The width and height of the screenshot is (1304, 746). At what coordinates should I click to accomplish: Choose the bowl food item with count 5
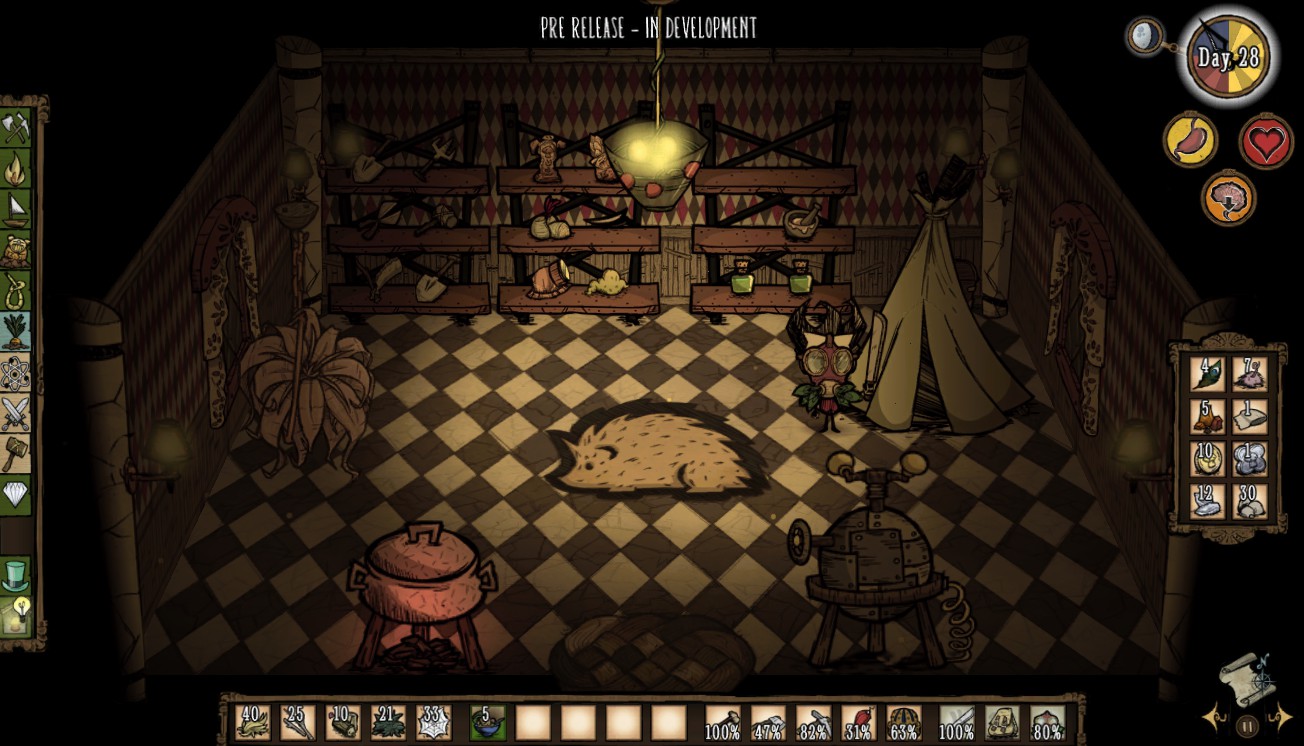pos(487,722)
